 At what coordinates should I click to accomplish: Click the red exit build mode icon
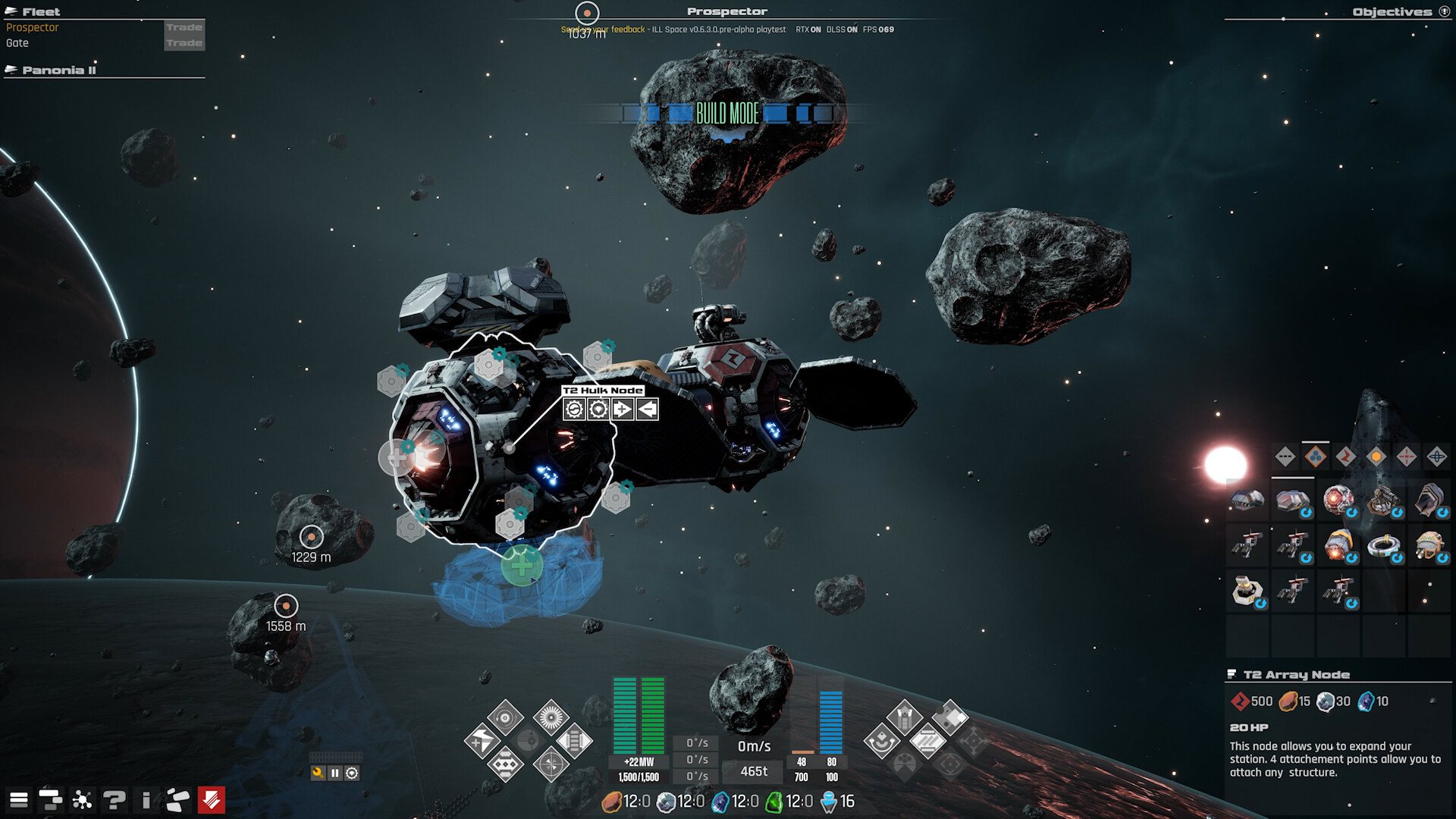tap(210, 799)
